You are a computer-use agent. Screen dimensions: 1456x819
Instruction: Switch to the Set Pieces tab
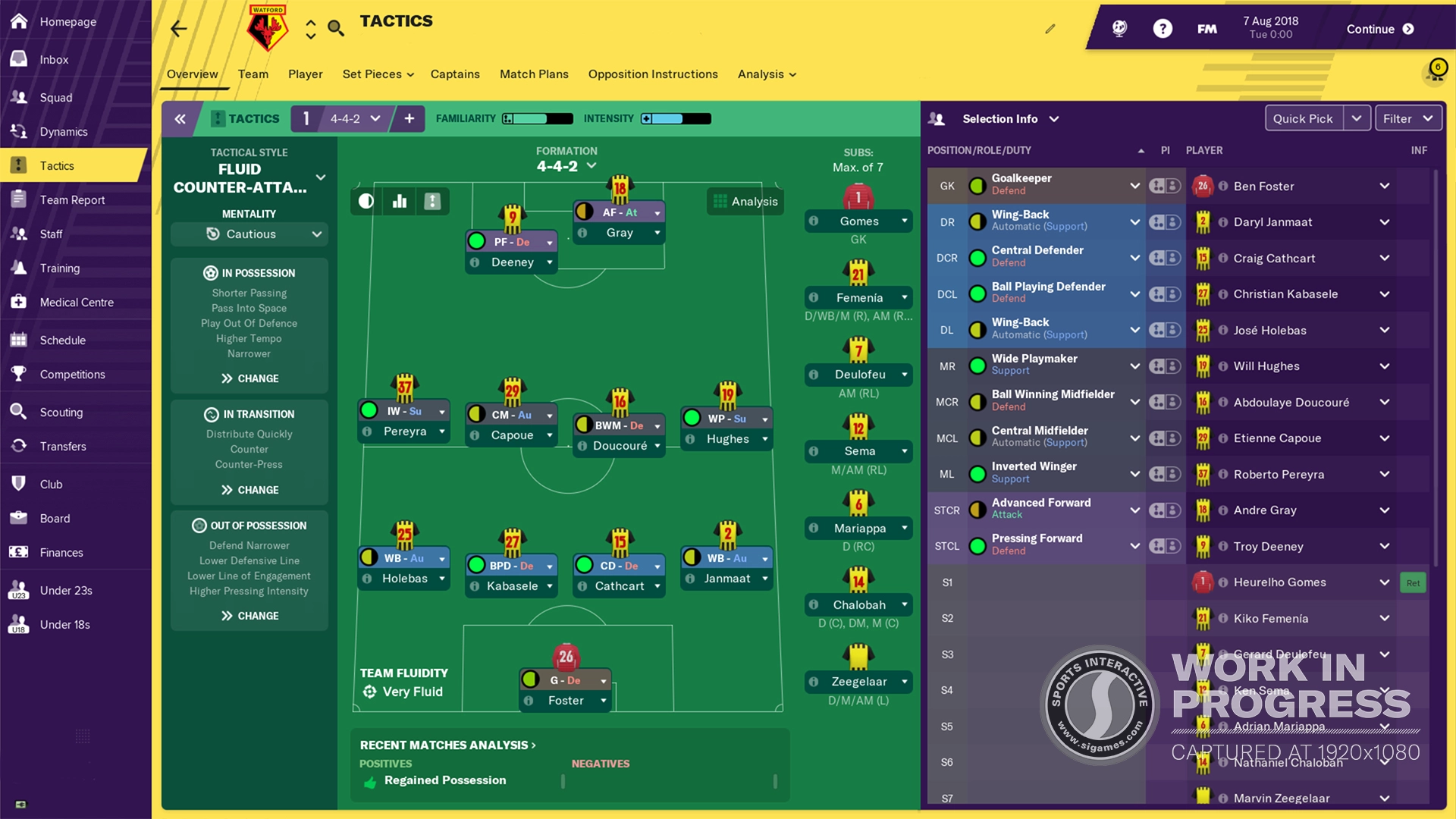pos(373,74)
